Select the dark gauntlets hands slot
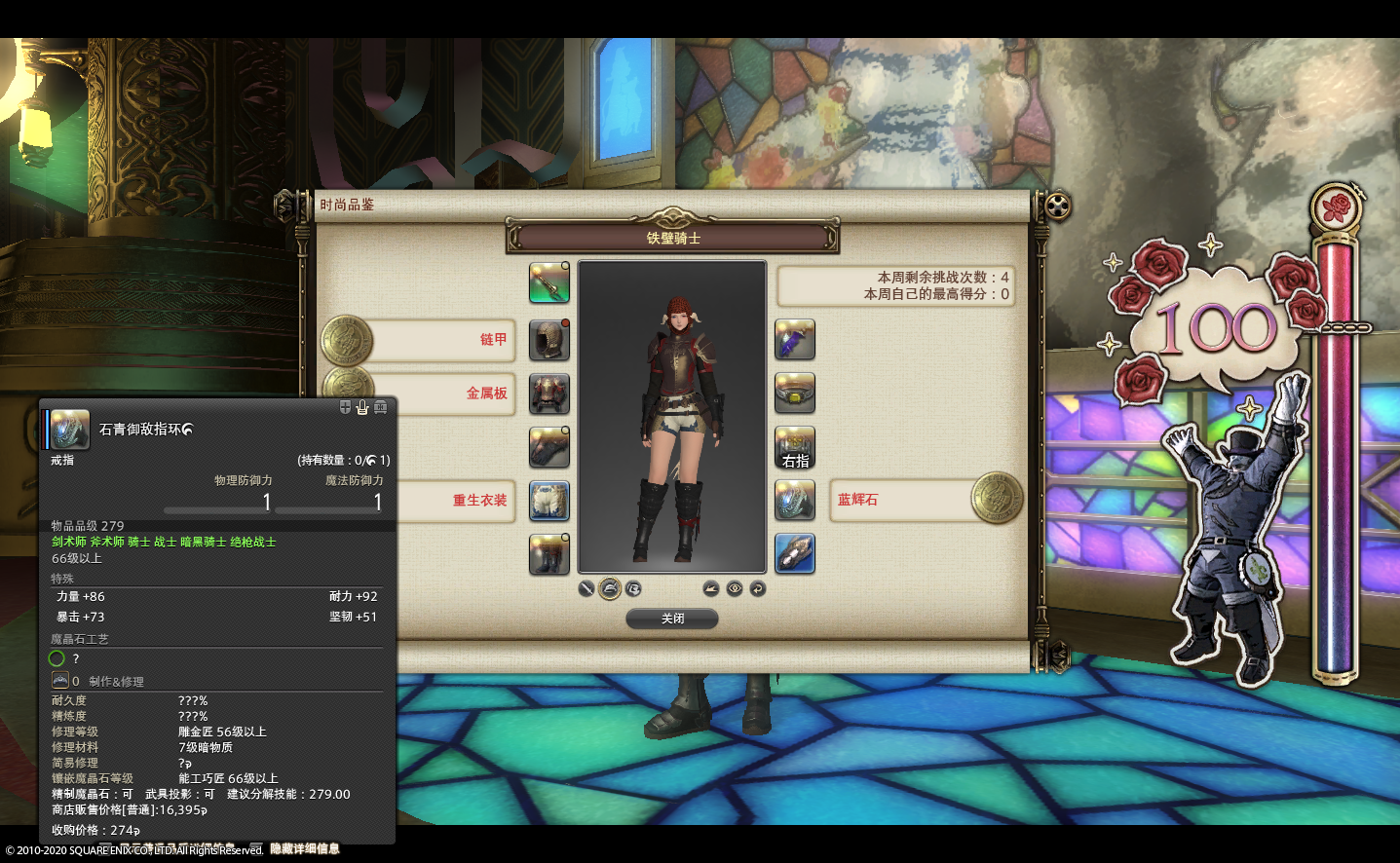Image resolution: width=1400 pixels, height=863 pixels. (x=549, y=447)
